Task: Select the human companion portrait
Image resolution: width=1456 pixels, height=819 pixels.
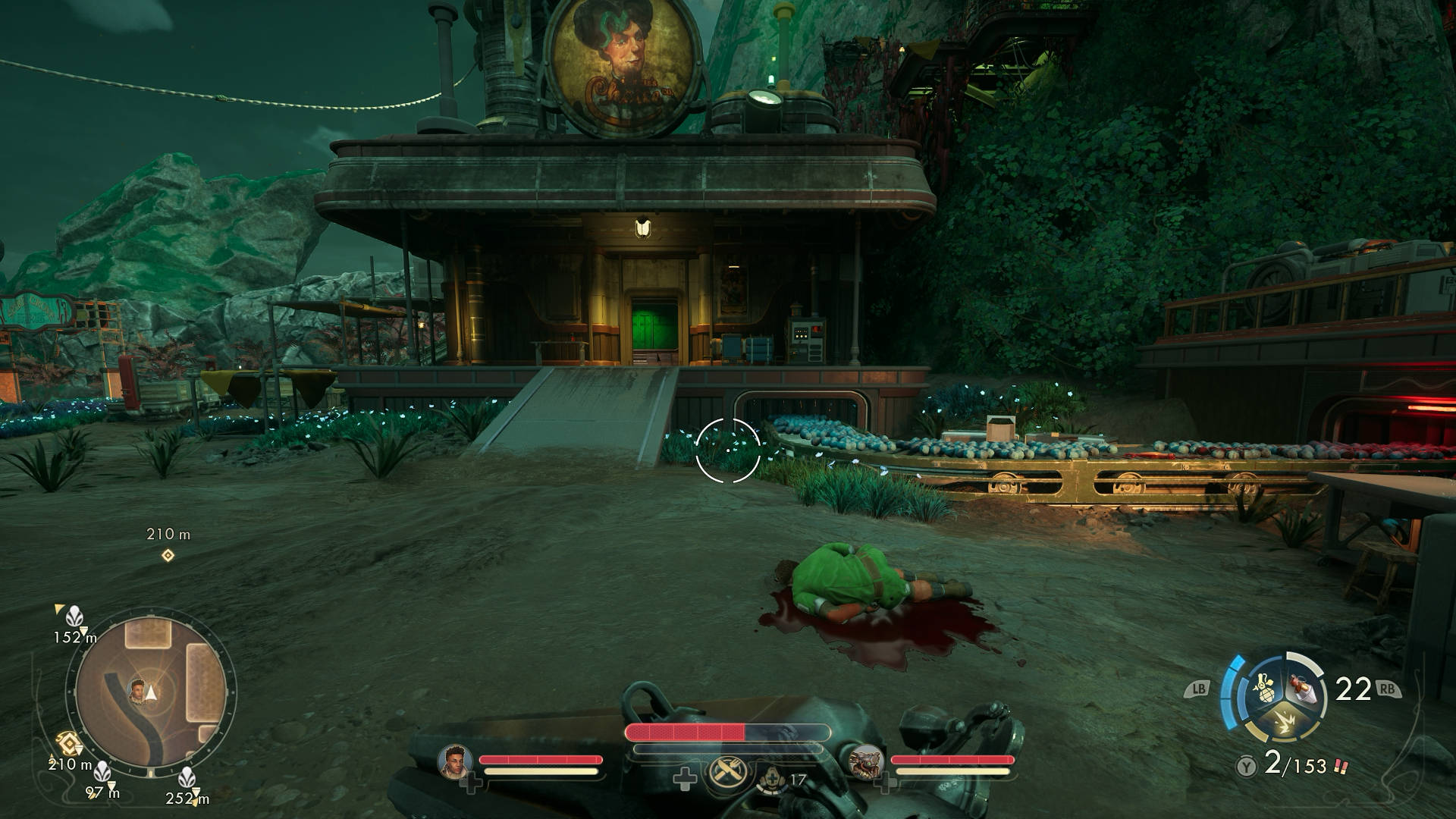Action: 455,761
